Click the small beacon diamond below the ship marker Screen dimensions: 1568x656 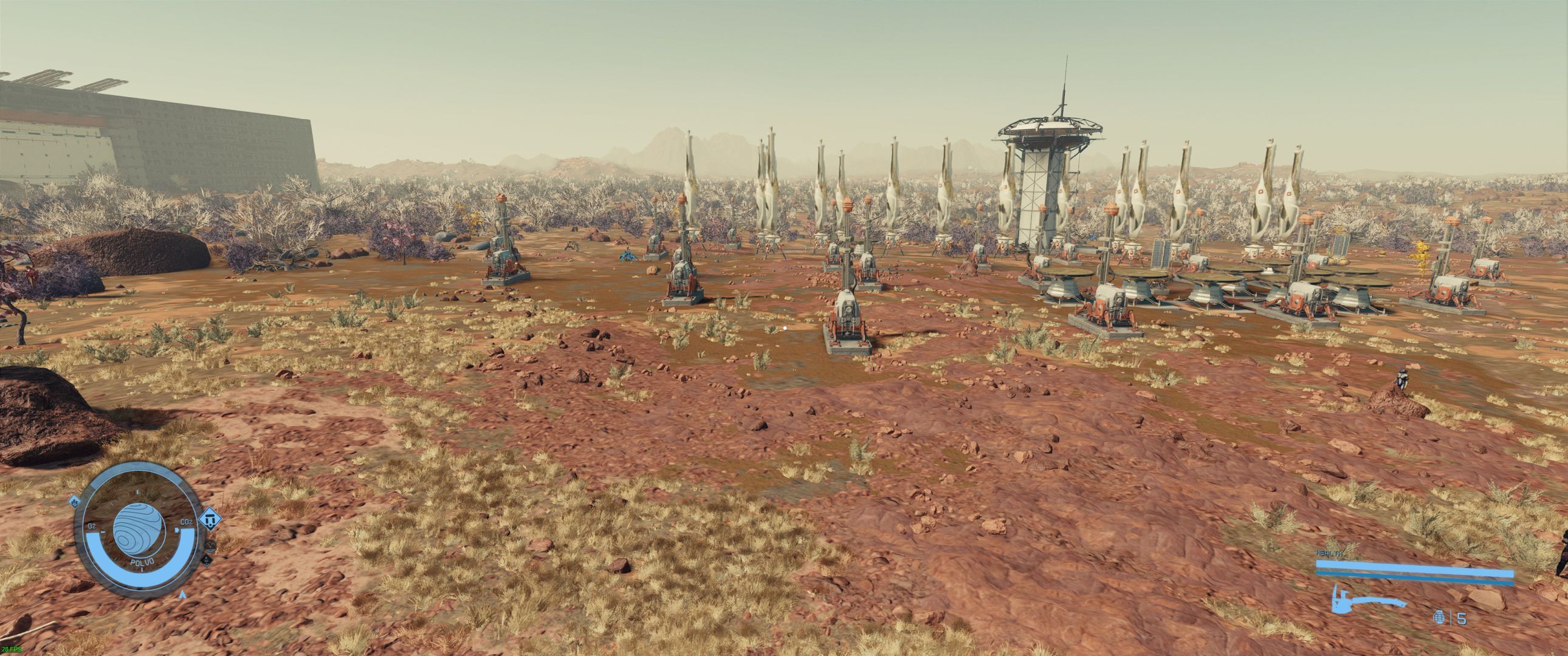208,561
